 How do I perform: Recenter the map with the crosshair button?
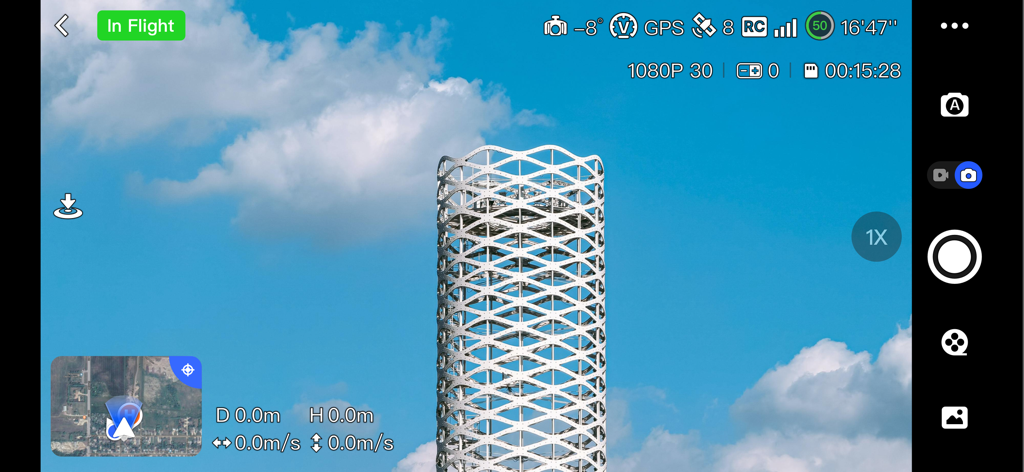tap(187, 370)
